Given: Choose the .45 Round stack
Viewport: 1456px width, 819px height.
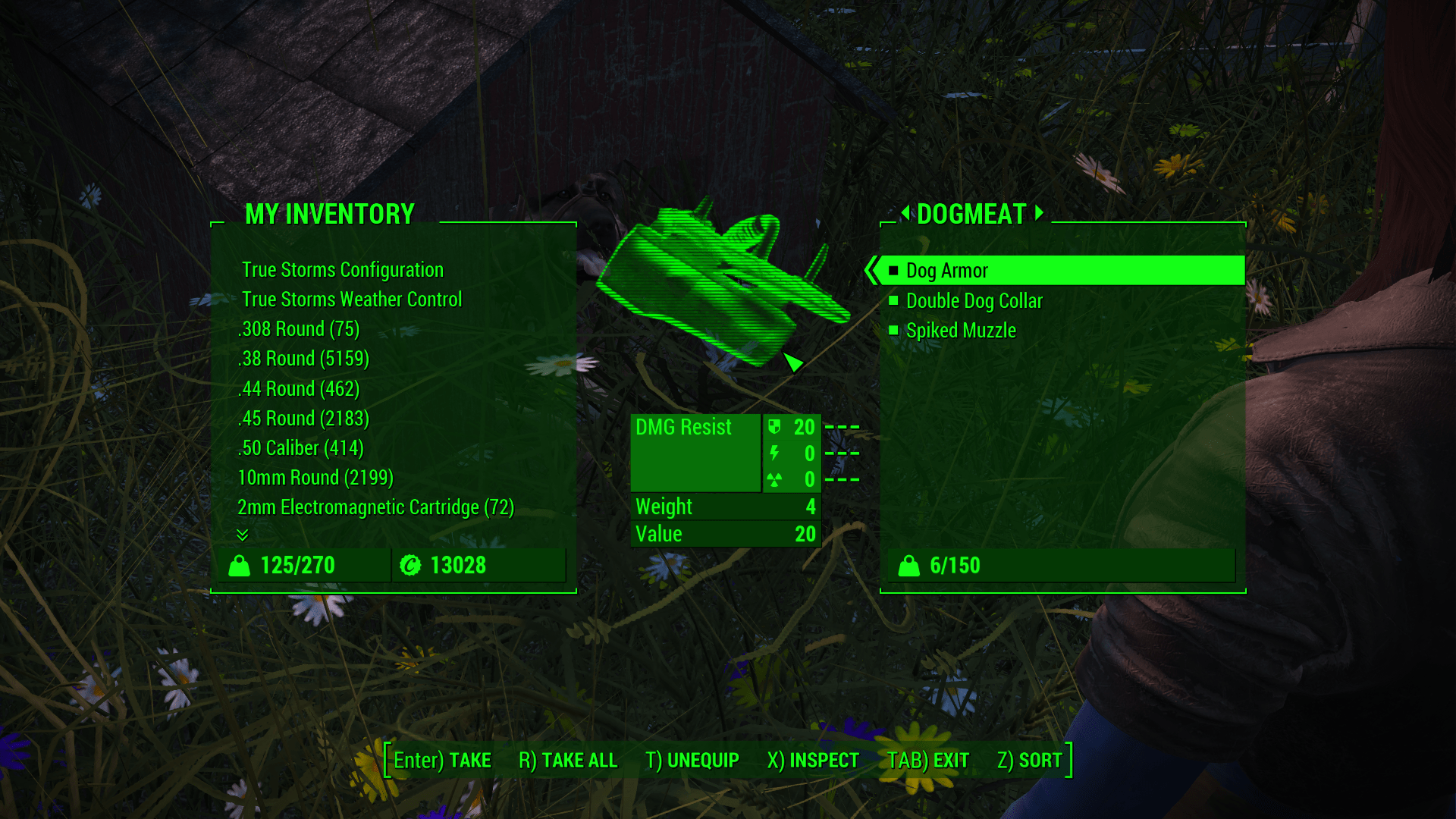Looking at the screenshot, I should click(303, 419).
